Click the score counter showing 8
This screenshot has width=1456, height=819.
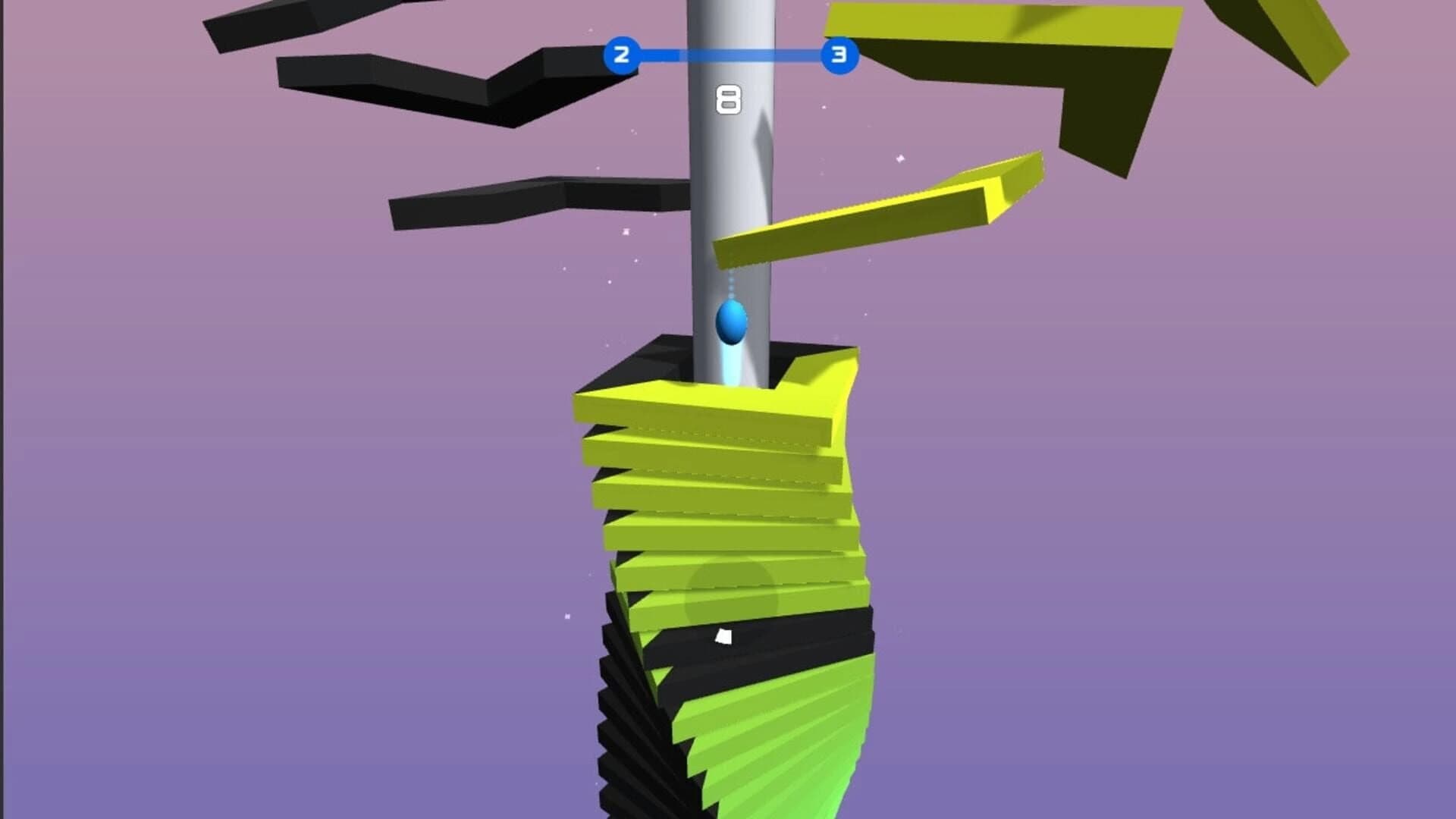[x=730, y=101]
